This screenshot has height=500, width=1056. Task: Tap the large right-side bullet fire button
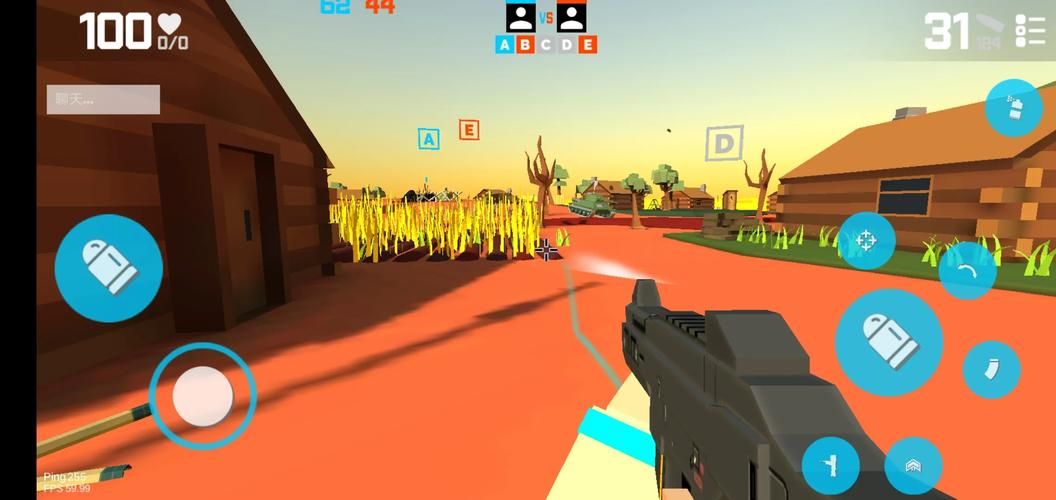(x=888, y=342)
